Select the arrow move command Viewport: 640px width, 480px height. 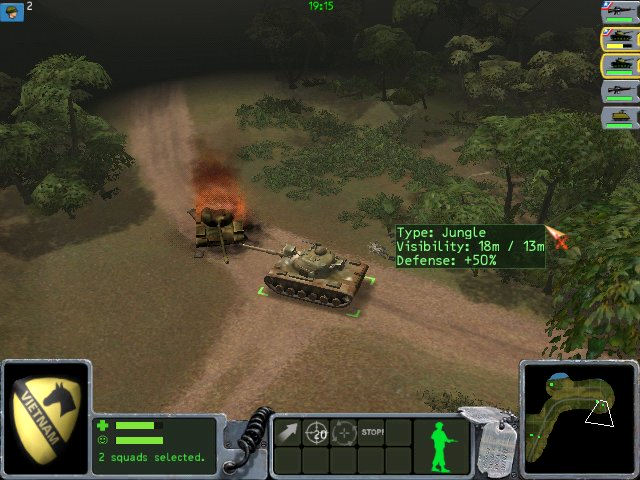click(288, 432)
